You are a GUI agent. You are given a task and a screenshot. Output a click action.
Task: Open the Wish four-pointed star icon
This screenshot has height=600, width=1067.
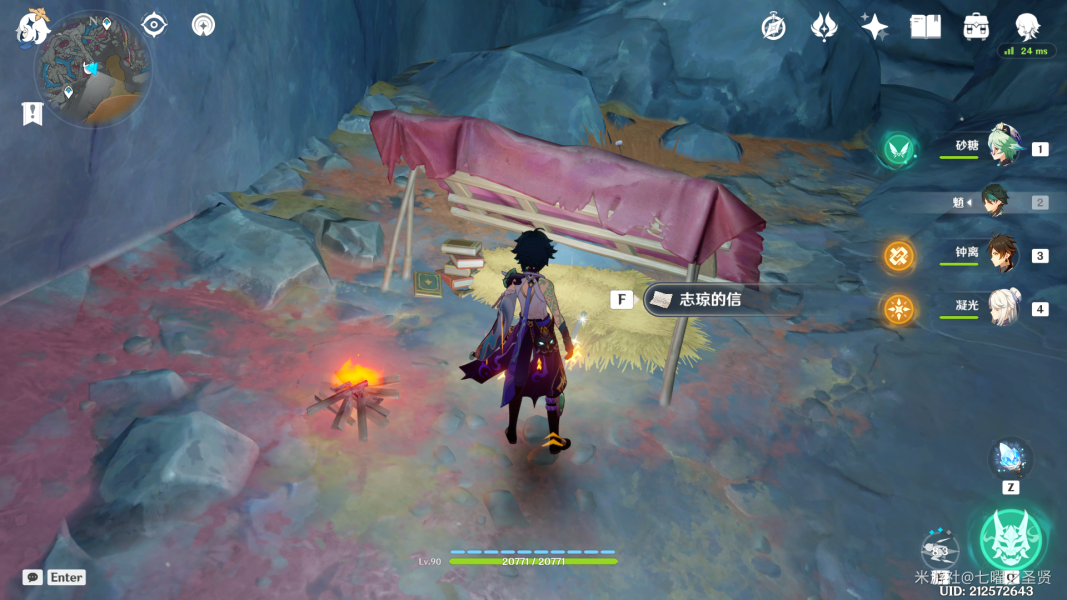pos(874,27)
